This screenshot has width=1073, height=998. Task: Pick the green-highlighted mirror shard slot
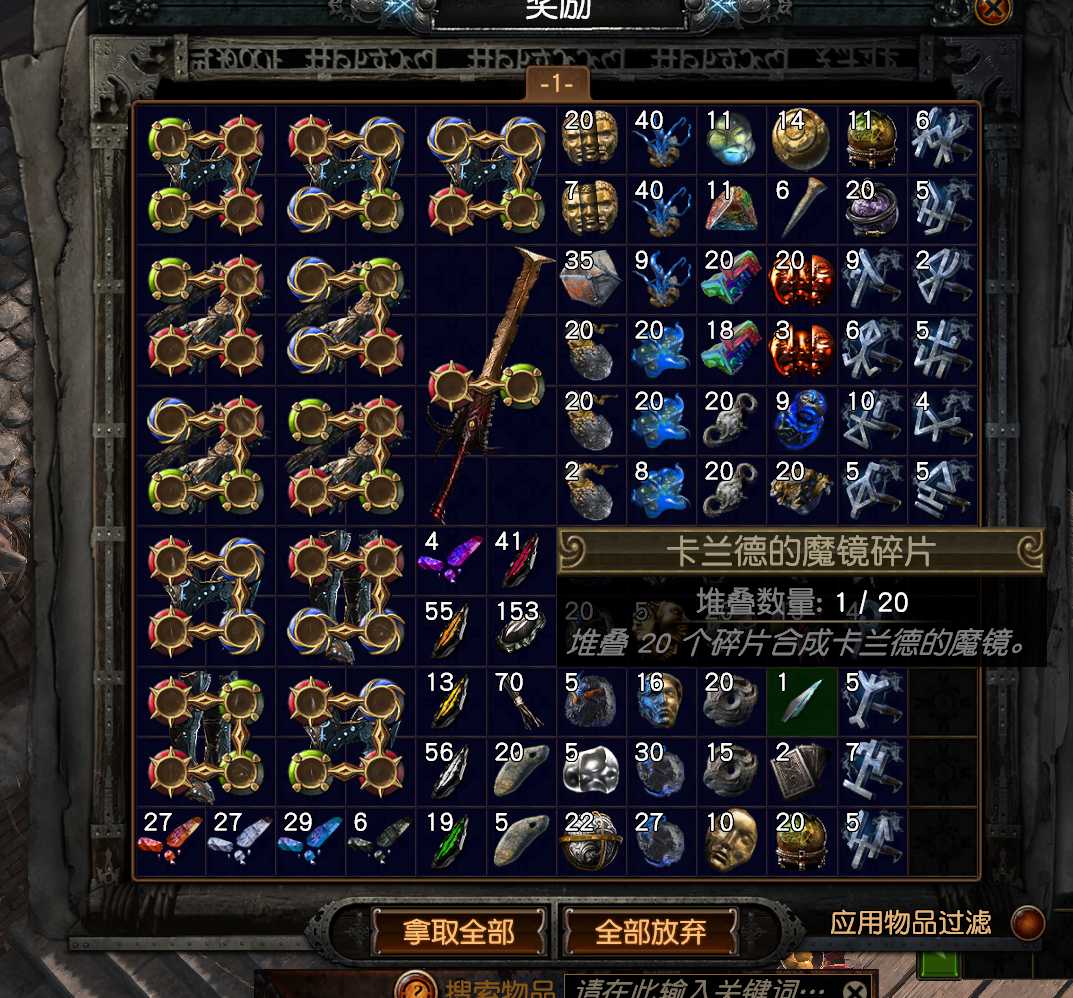803,701
